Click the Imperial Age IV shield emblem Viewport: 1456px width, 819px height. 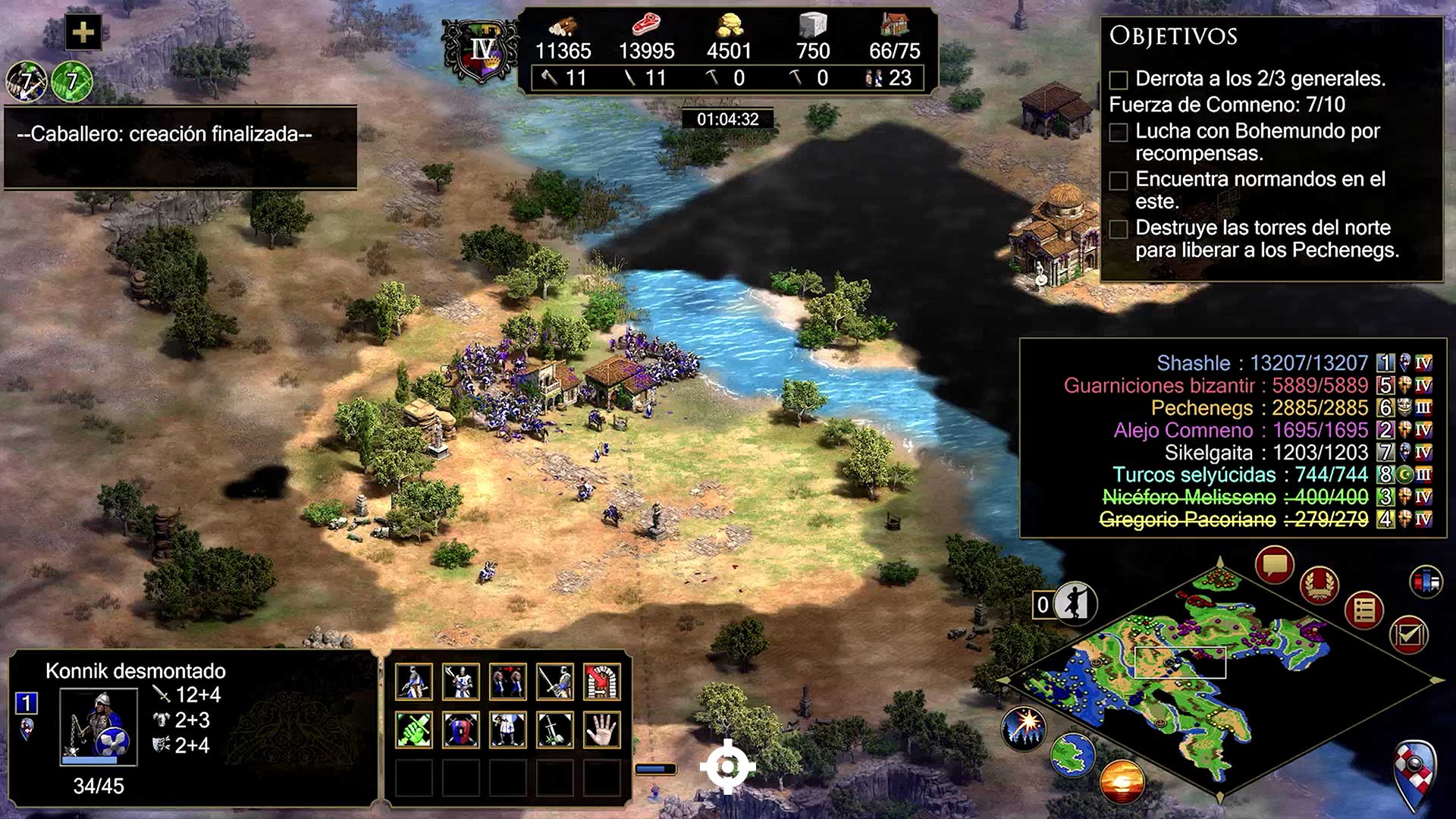482,52
